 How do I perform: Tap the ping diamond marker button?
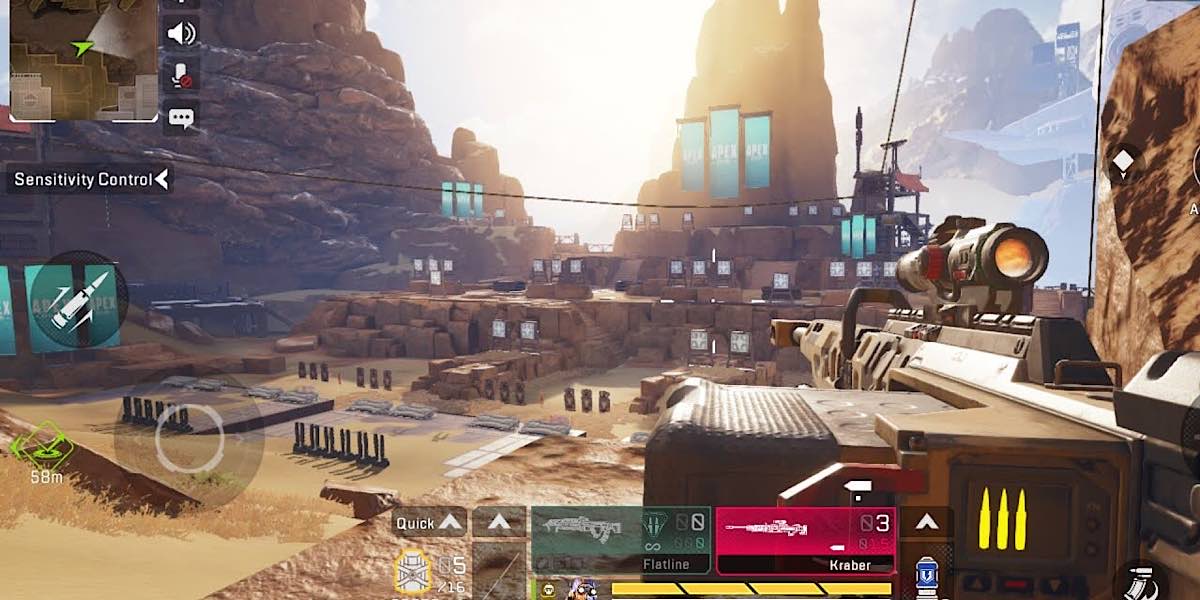[1123, 162]
